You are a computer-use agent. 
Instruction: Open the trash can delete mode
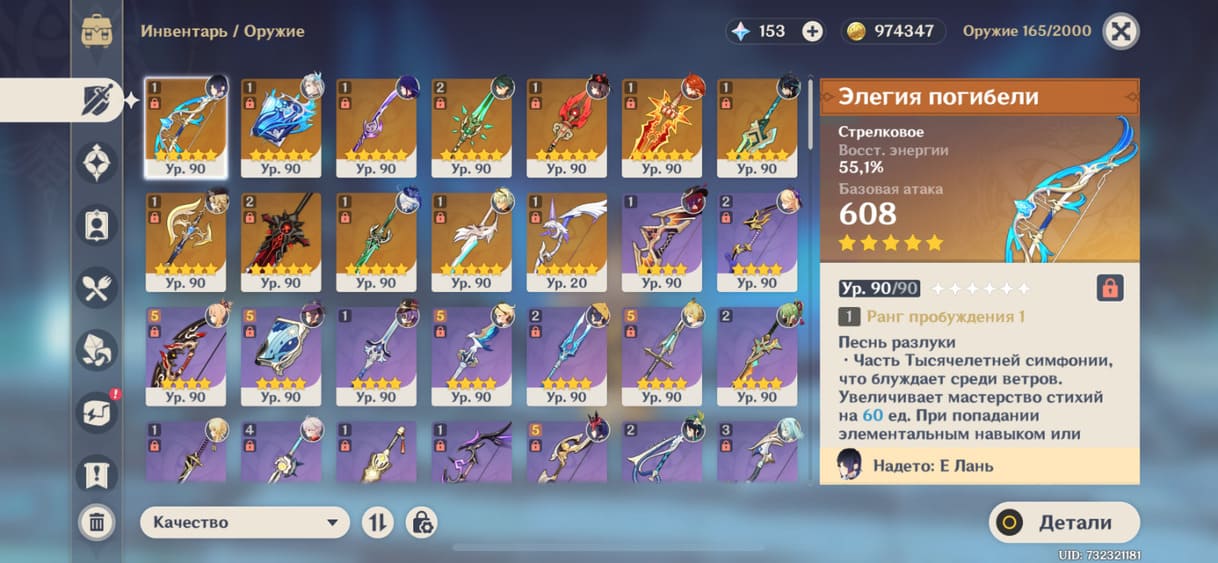pyautogui.click(x=97, y=521)
